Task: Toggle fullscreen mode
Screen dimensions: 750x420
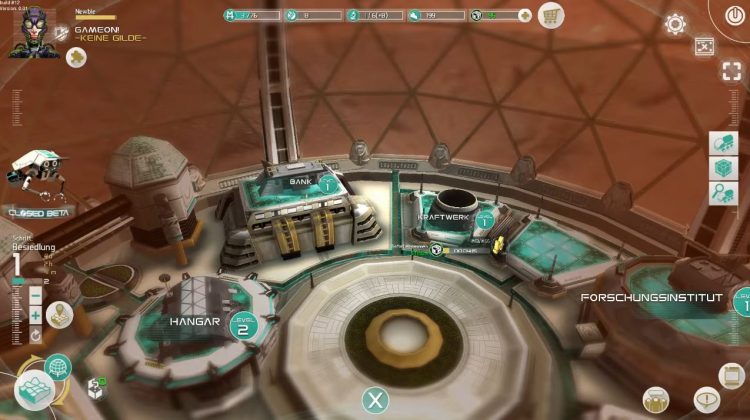Action: click(731, 70)
